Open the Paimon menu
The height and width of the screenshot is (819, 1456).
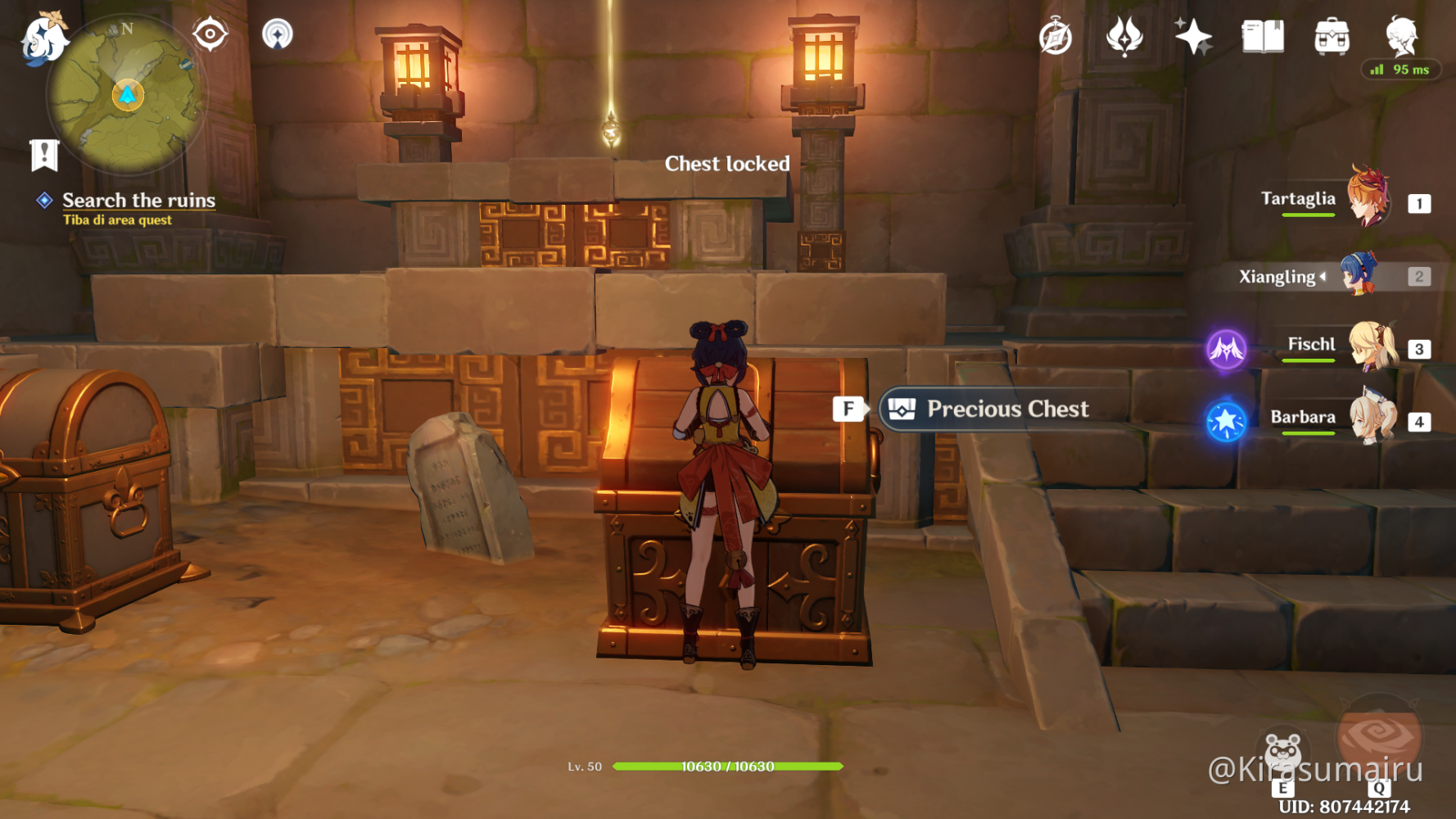coord(43,38)
